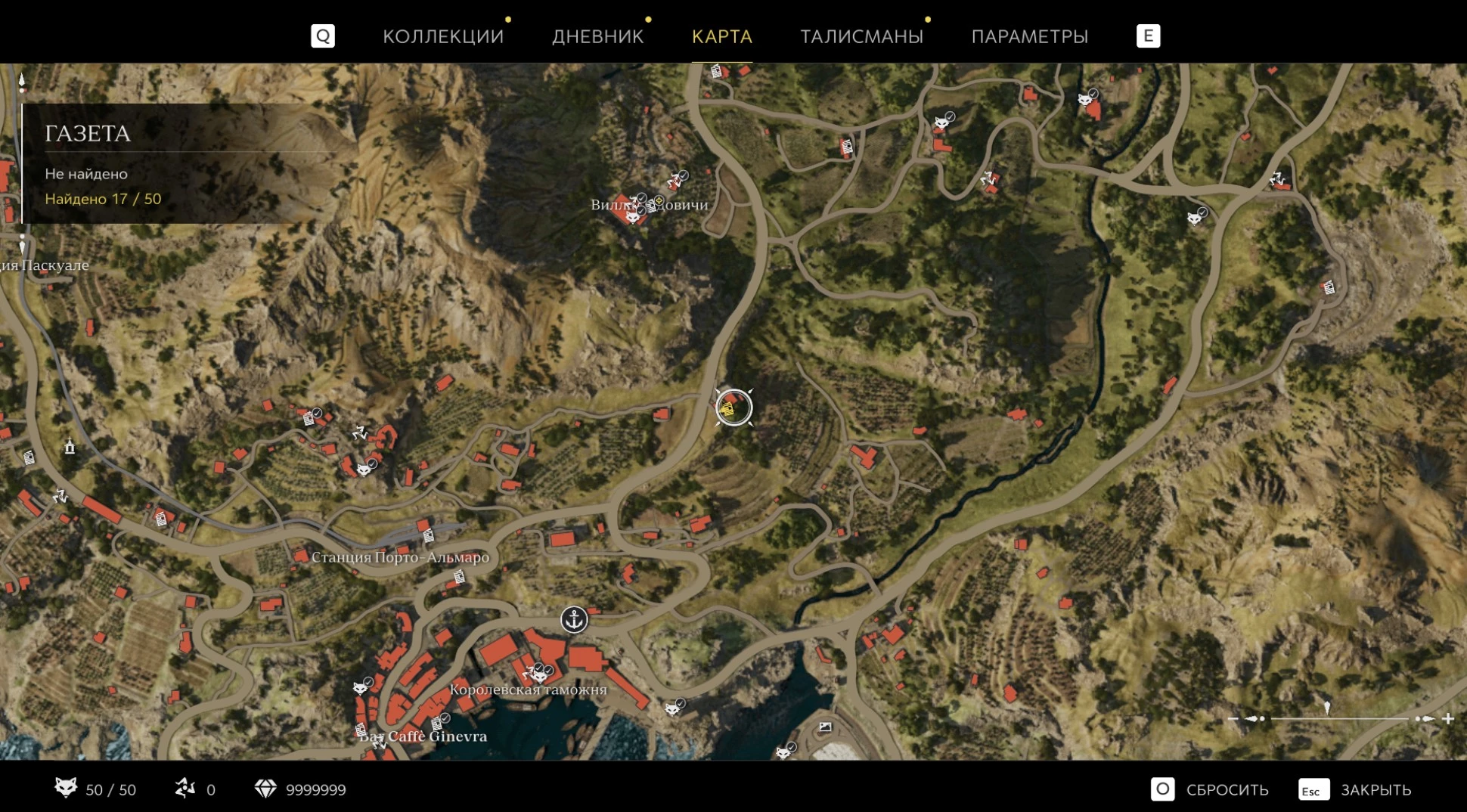This screenshot has width=1467, height=812.
Task: Zoom out with the minus button
Action: coord(1233,718)
